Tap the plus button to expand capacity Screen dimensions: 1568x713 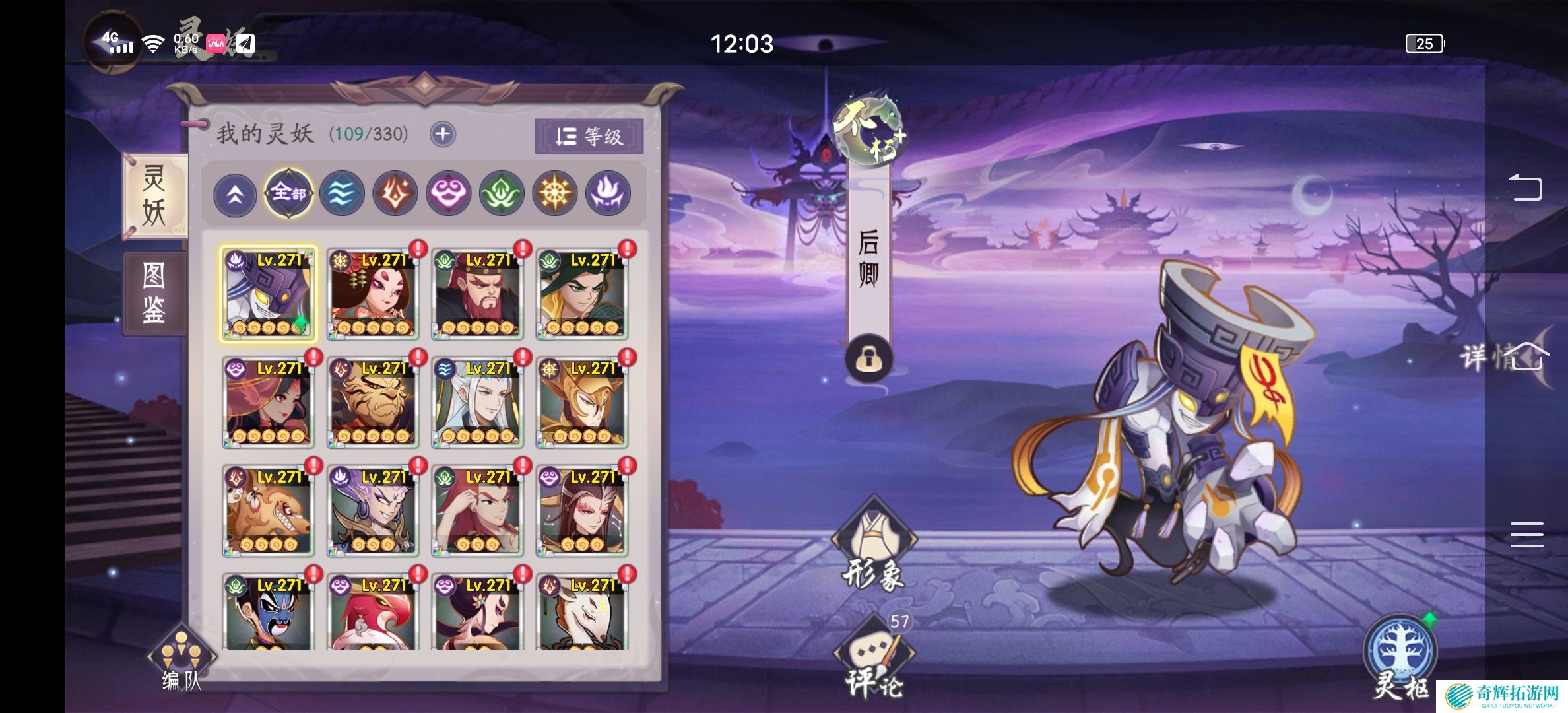(442, 135)
